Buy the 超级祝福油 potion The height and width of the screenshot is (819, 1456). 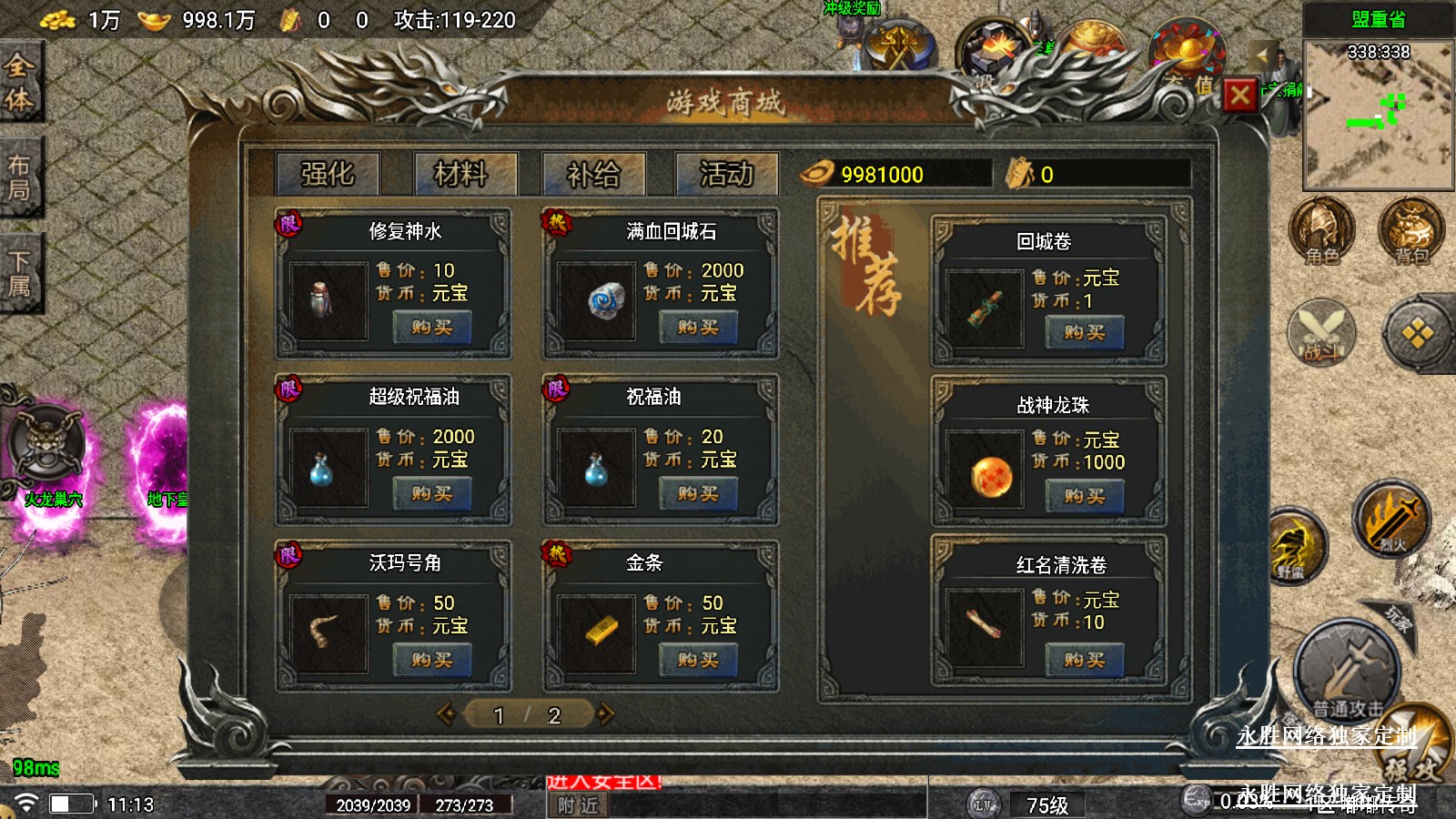coord(431,494)
